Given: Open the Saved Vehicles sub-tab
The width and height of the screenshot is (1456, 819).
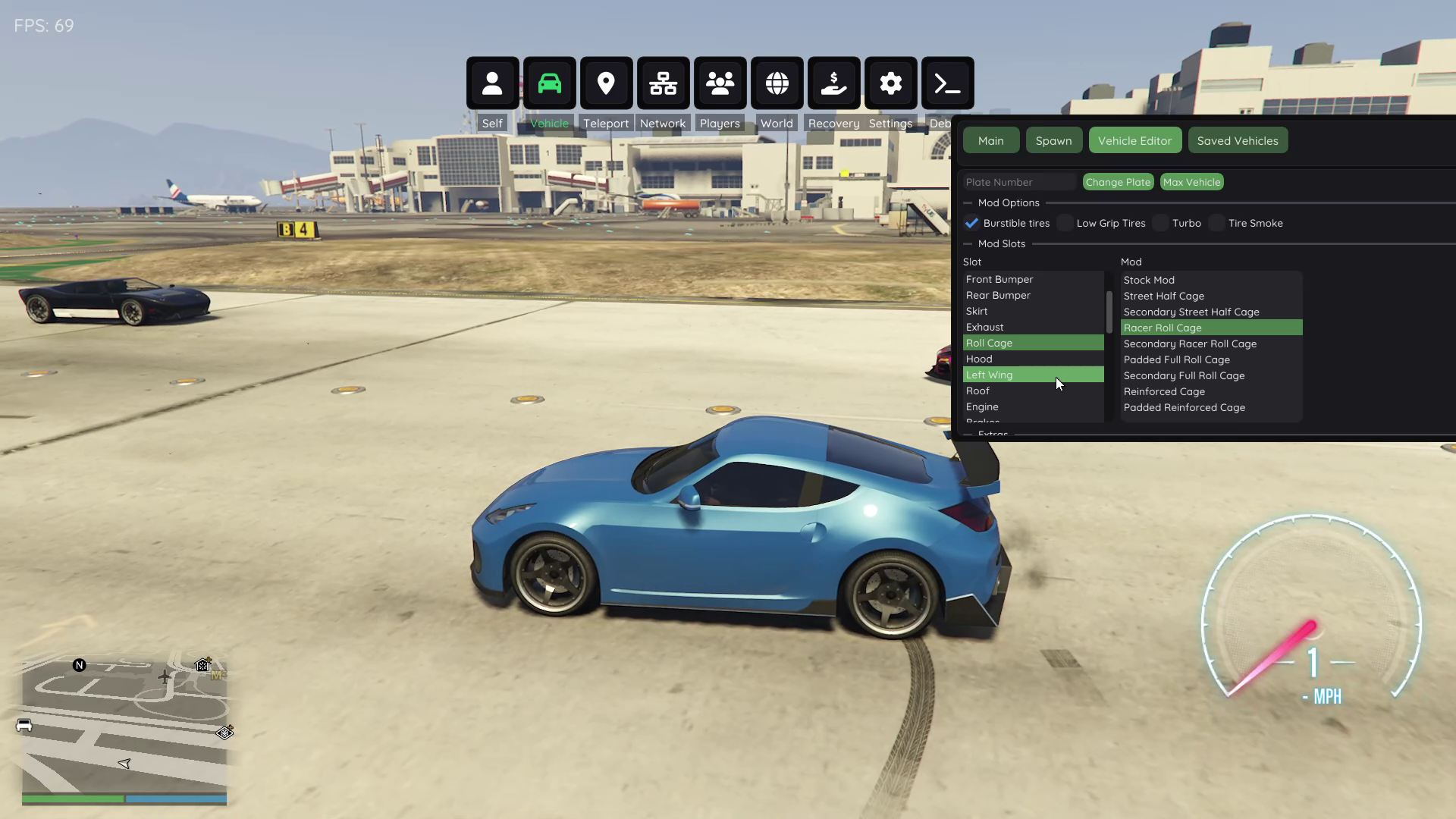Looking at the screenshot, I should pos(1237,141).
